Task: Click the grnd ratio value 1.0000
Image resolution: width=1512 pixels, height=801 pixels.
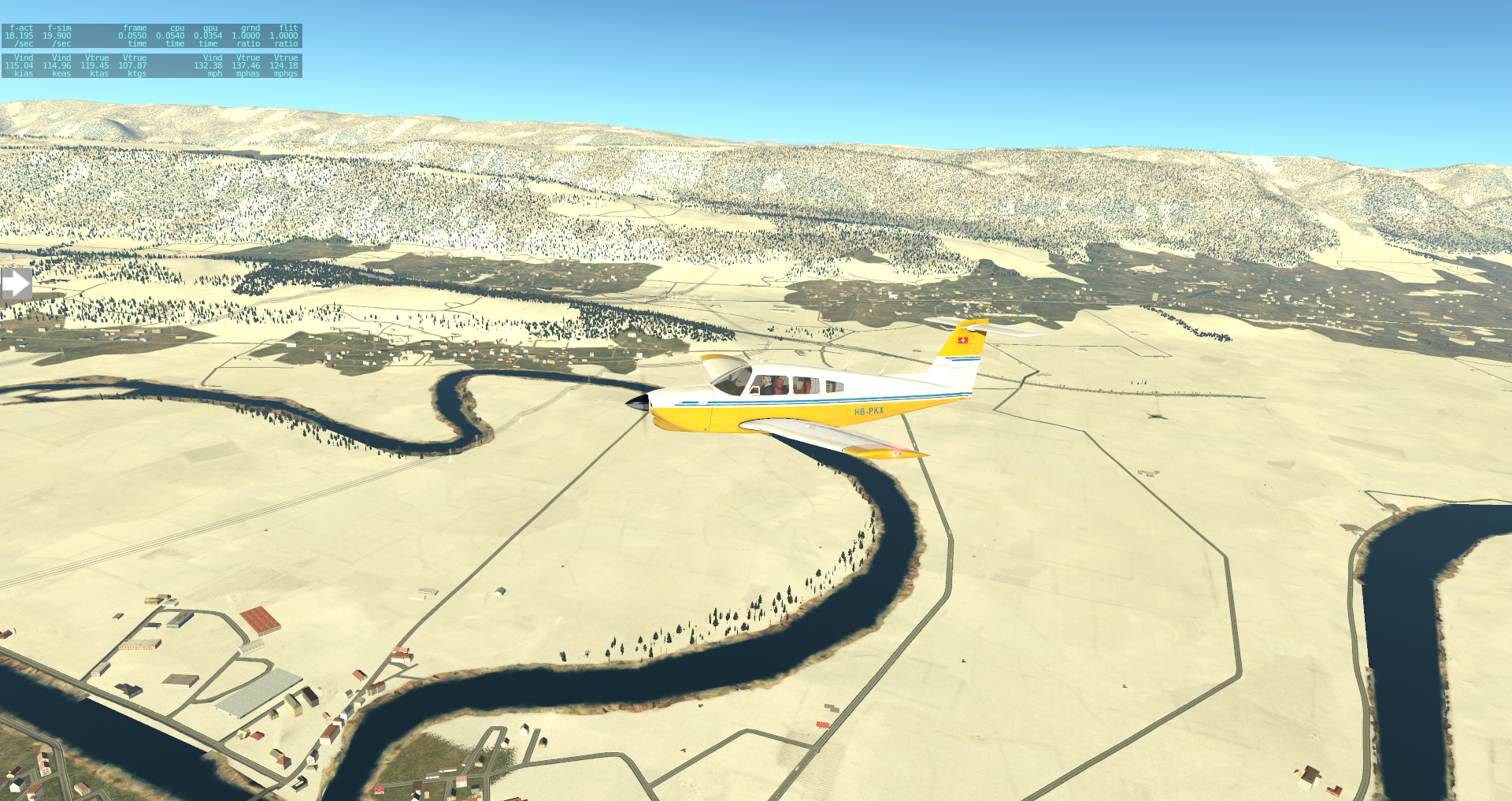Action: tap(246, 35)
